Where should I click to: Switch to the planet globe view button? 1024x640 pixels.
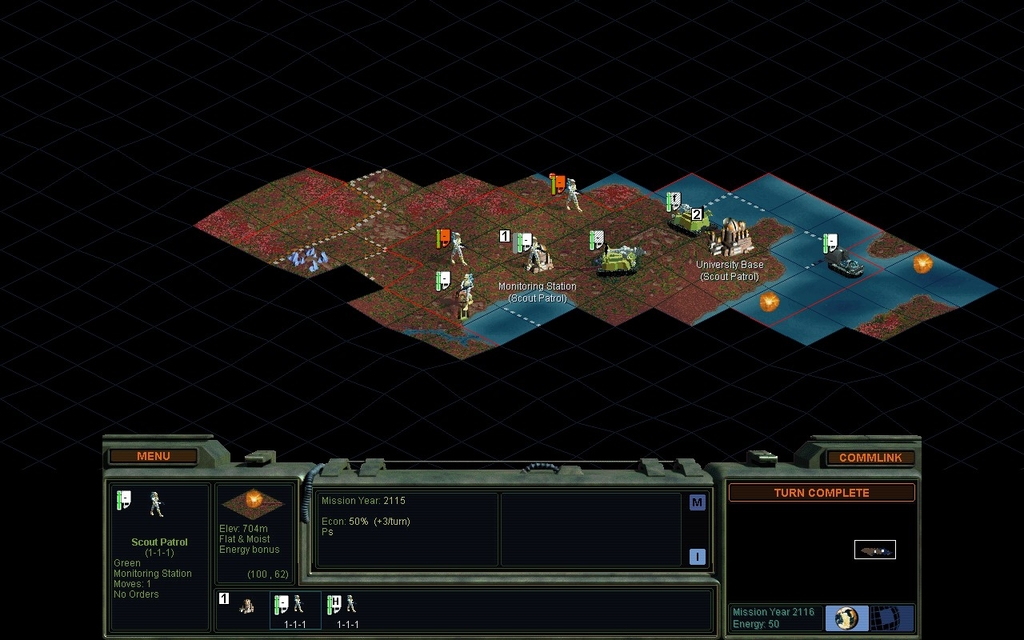click(x=847, y=617)
